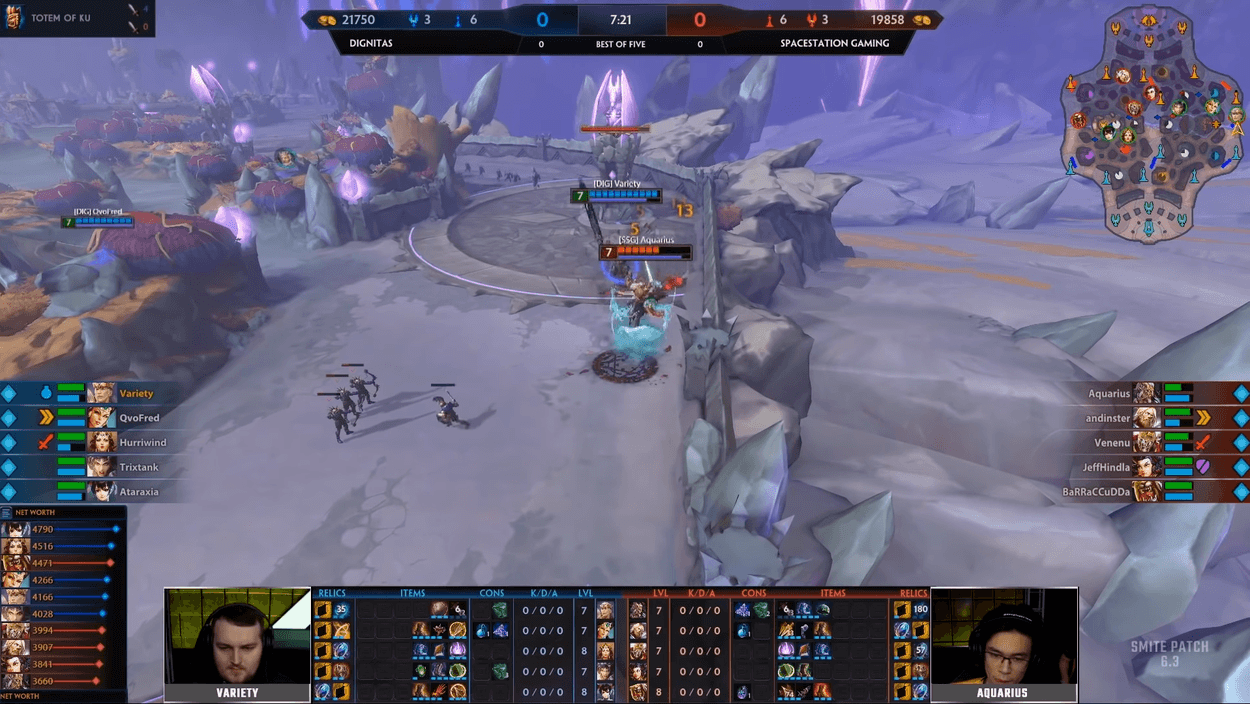Viewport: 1250px width, 704px height.
Task: Toggle the Net Worth panel header
Action: 36,512
